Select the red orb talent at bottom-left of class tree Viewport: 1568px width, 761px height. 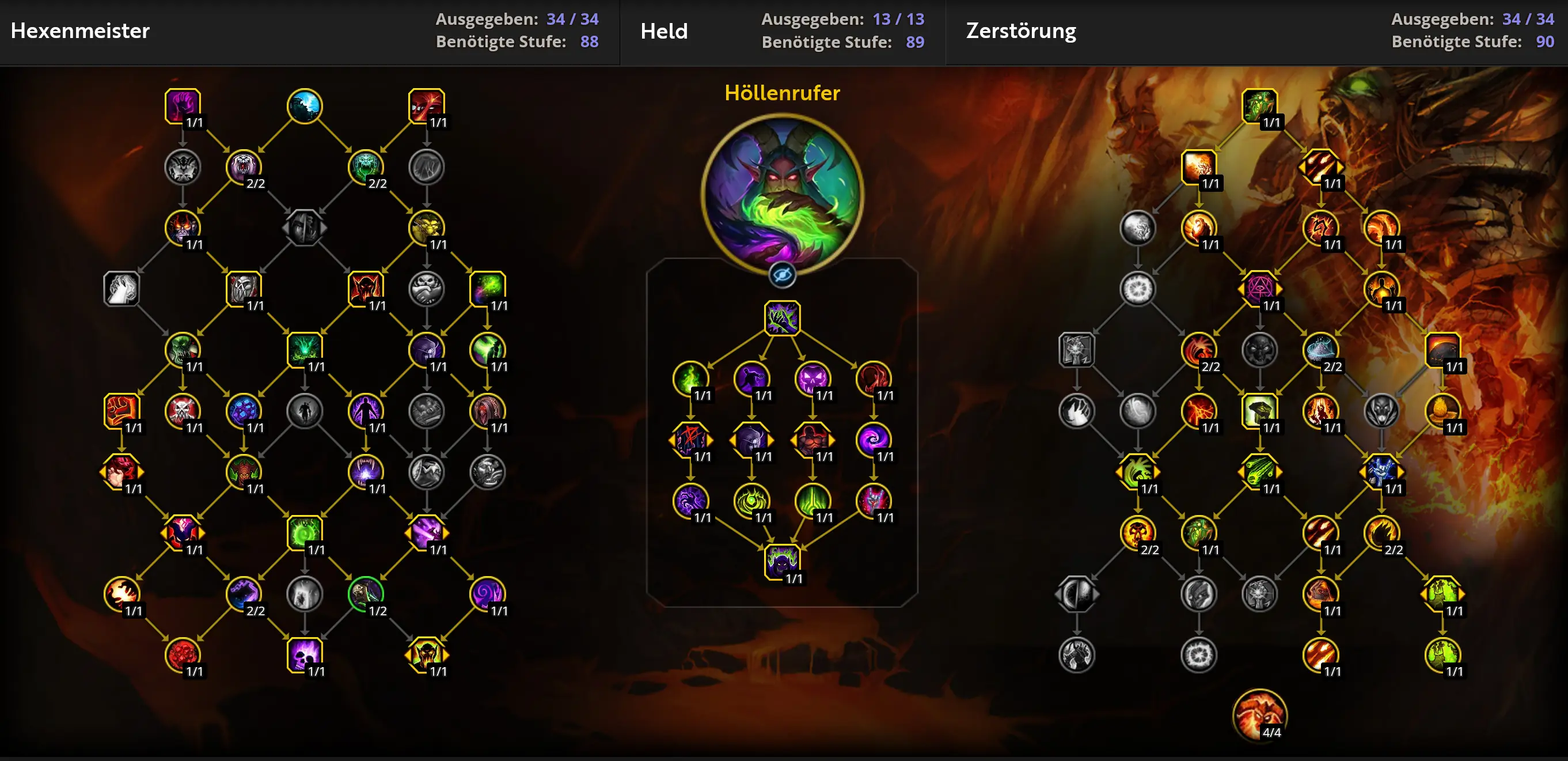pyautogui.click(x=183, y=656)
